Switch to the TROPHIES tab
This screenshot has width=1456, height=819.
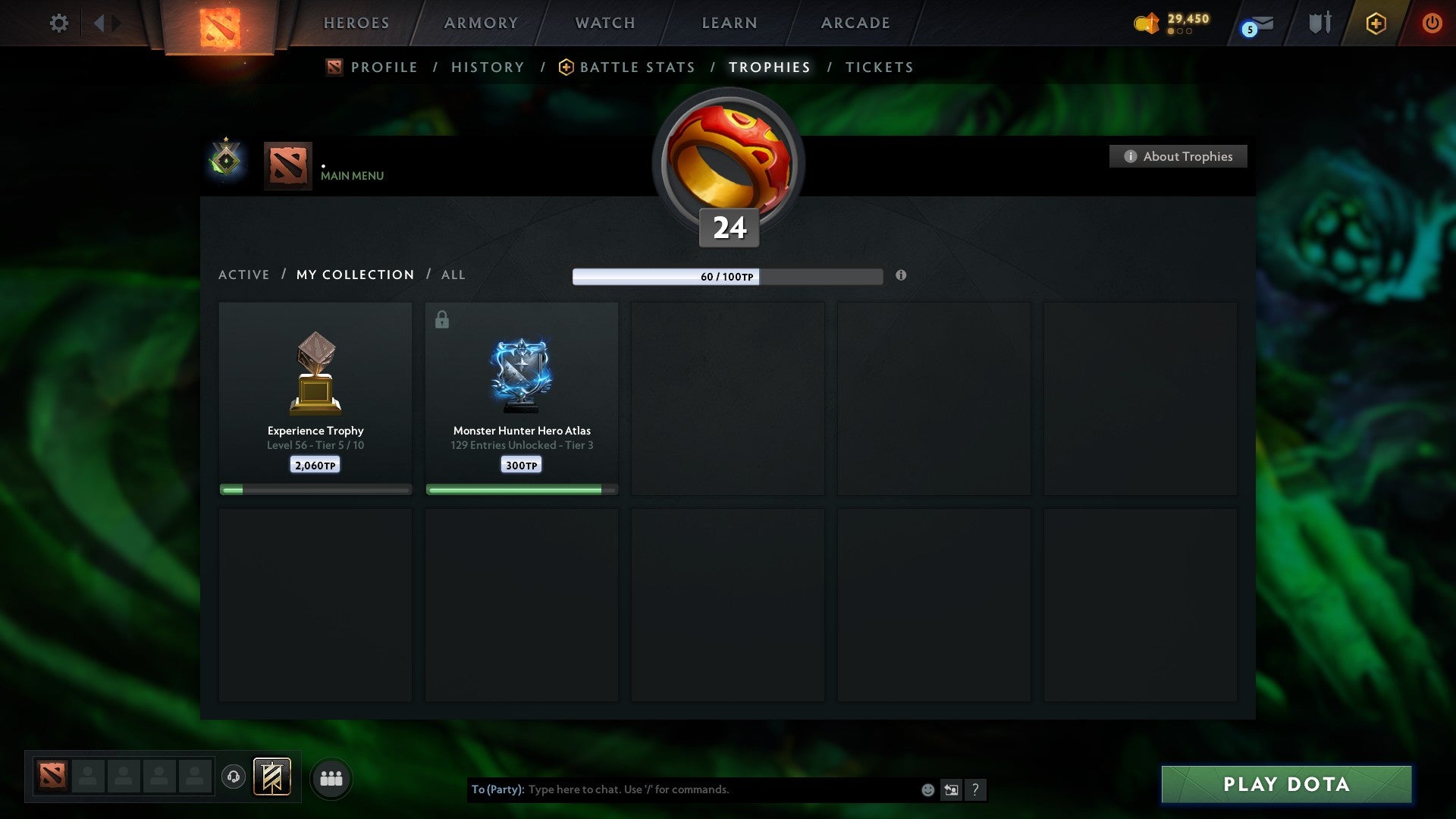[769, 67]
